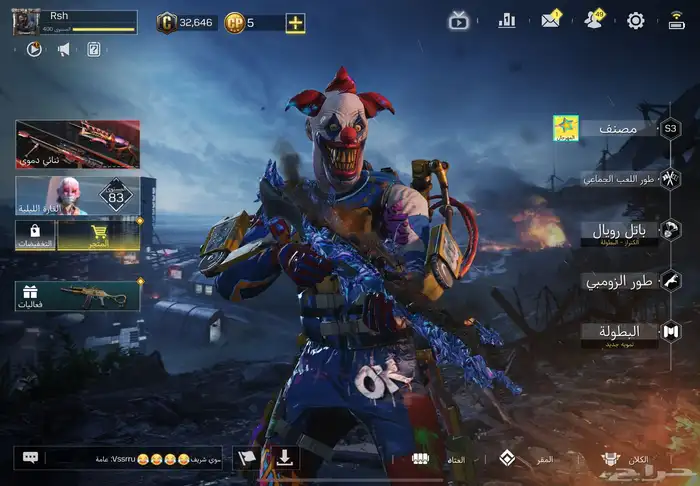Open the friends list icon
Image resolution: width=700 pixels, height=486 pixels.
594,20
